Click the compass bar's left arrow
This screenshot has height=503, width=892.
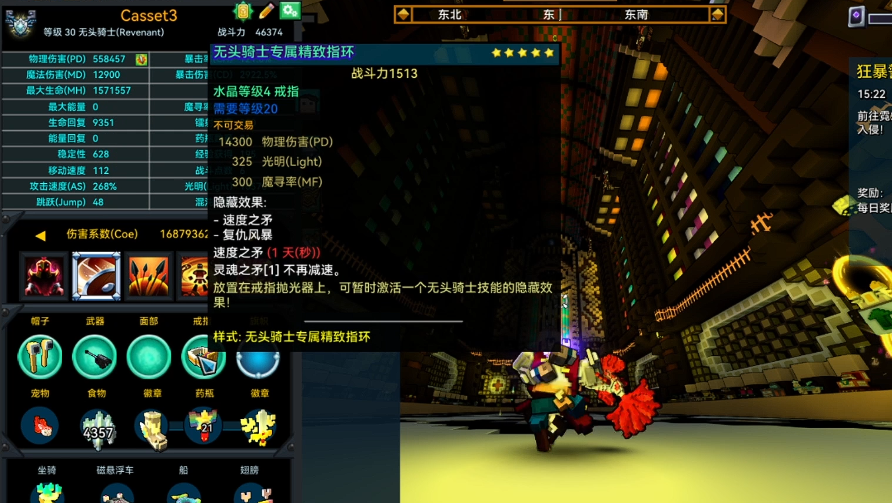point(403,14)
